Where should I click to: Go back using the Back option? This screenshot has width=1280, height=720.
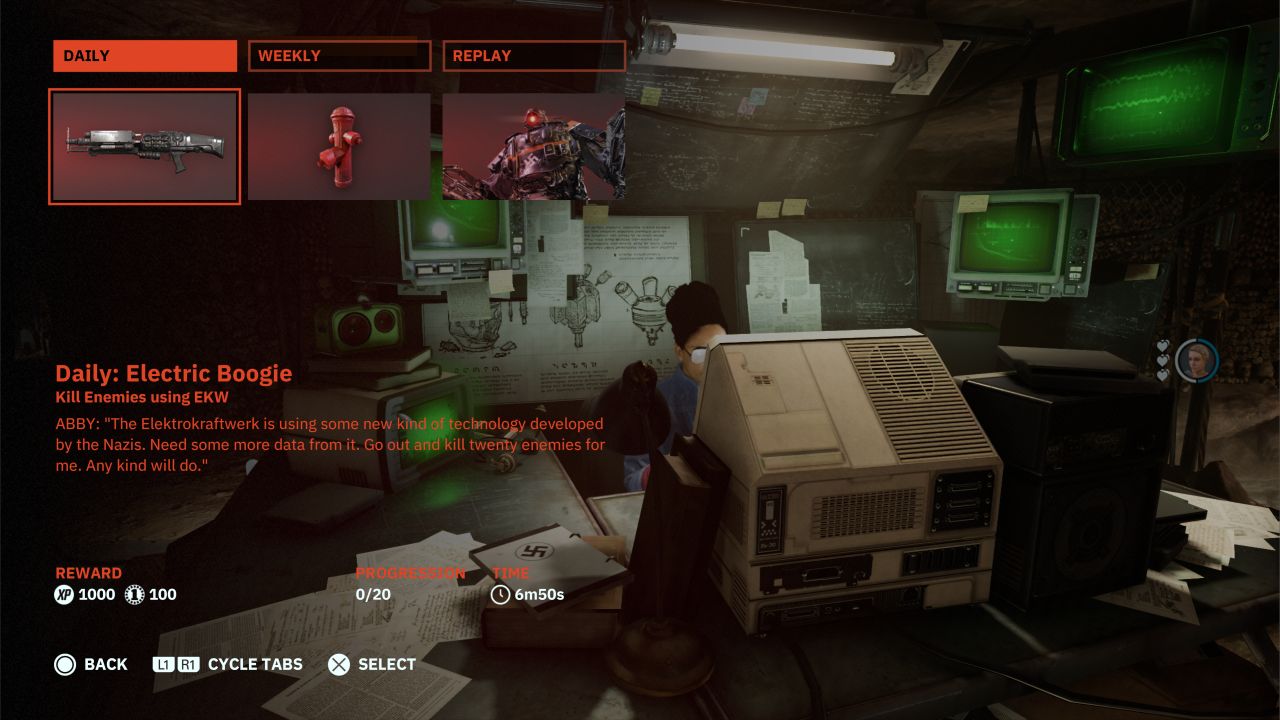(91, 664)
